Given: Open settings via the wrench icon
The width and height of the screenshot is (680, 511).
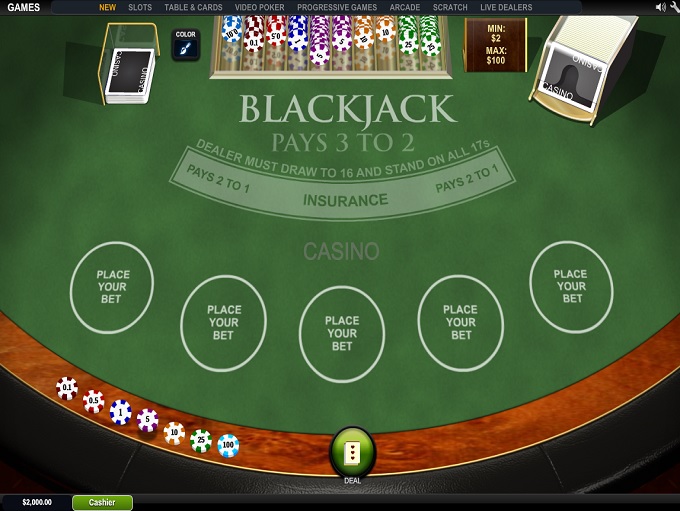Looking at the screenshot, I should tap(674, 7).
